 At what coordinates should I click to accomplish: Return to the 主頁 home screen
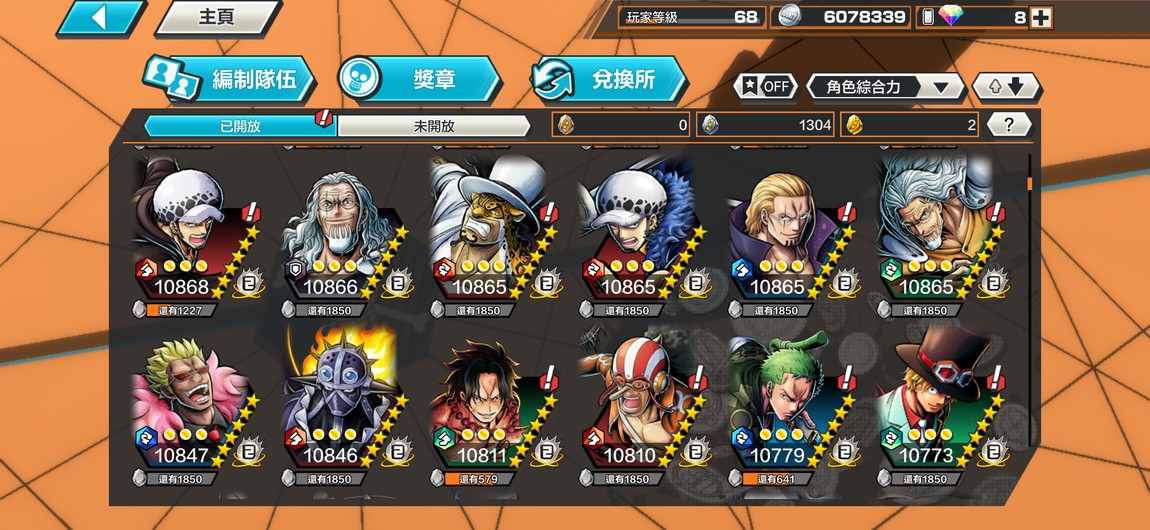tap(217, 17)
